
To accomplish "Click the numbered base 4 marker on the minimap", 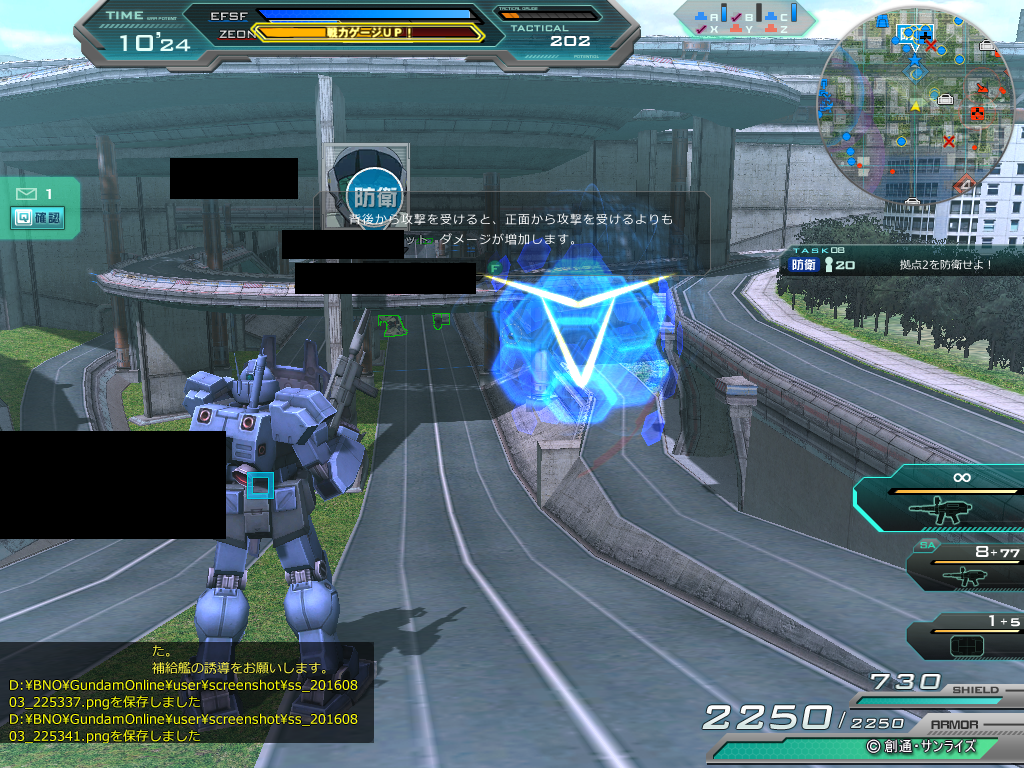I will tap(965, 184).
